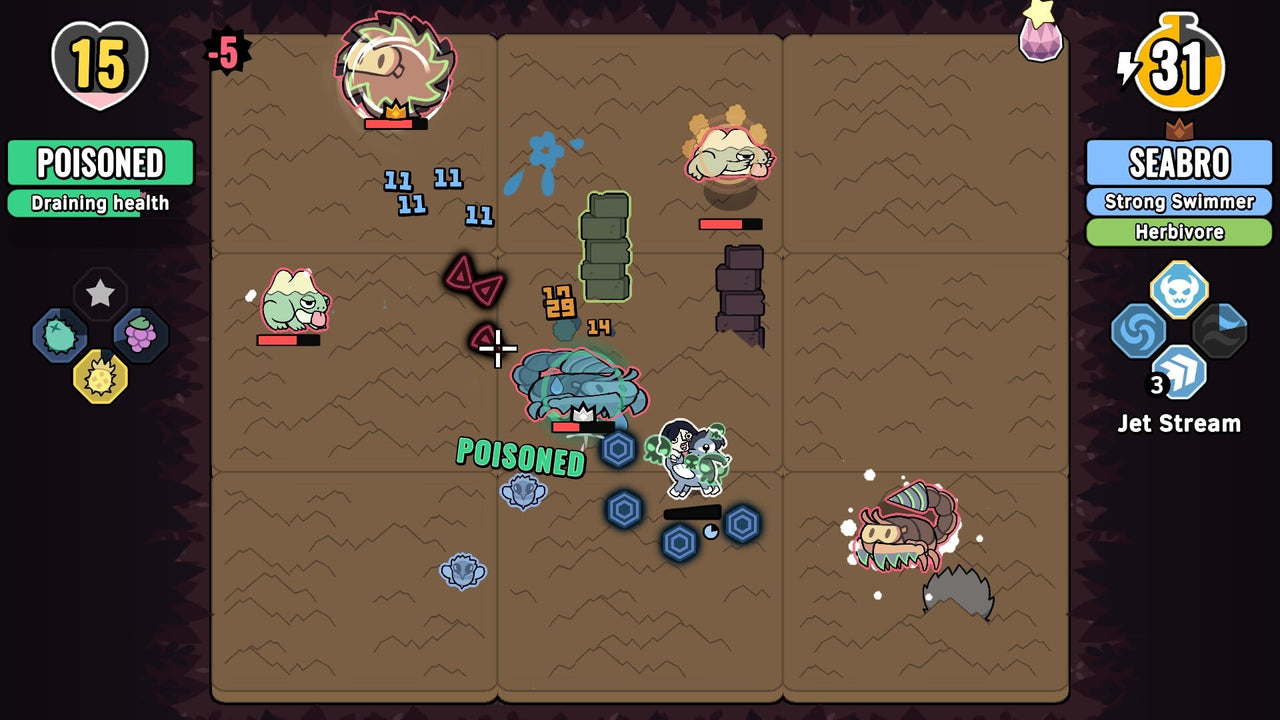Image resolution: width=1280 pixels, height=720 pixels.
Task: Click the gold-bordered demon face ability icon
Action: (1178, 290)
